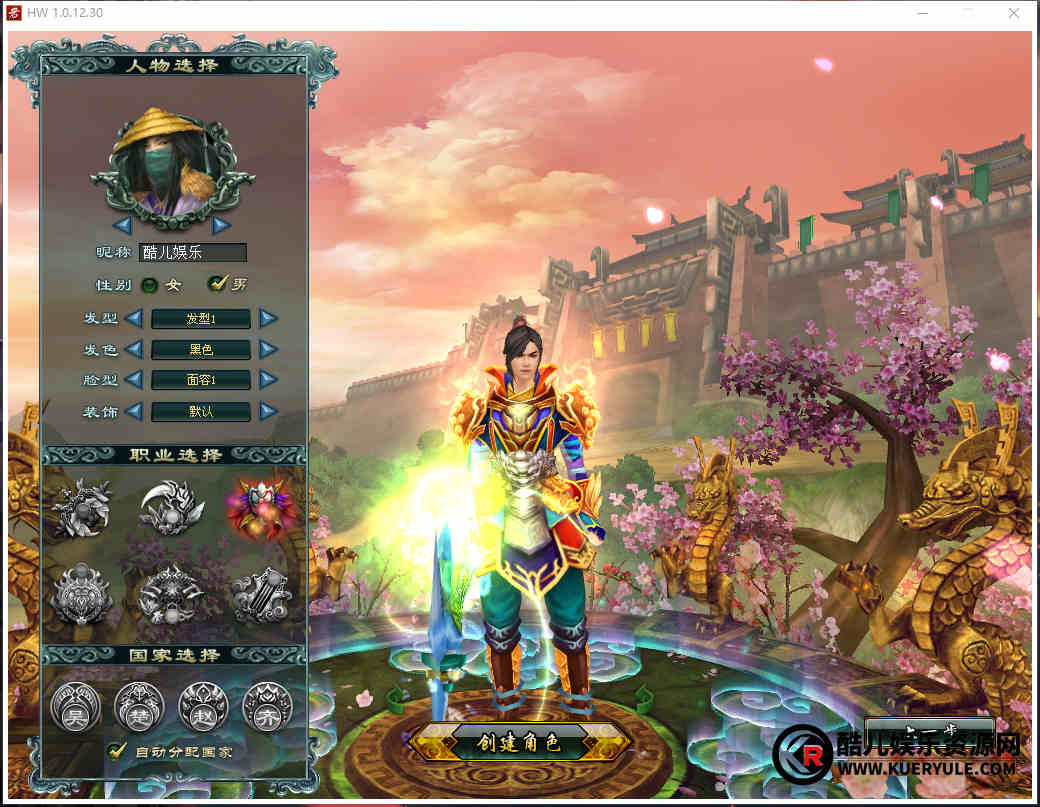Go to the previous 发色 hair color
Viewport: 1040px width, 807px height.
pos(133,350)
